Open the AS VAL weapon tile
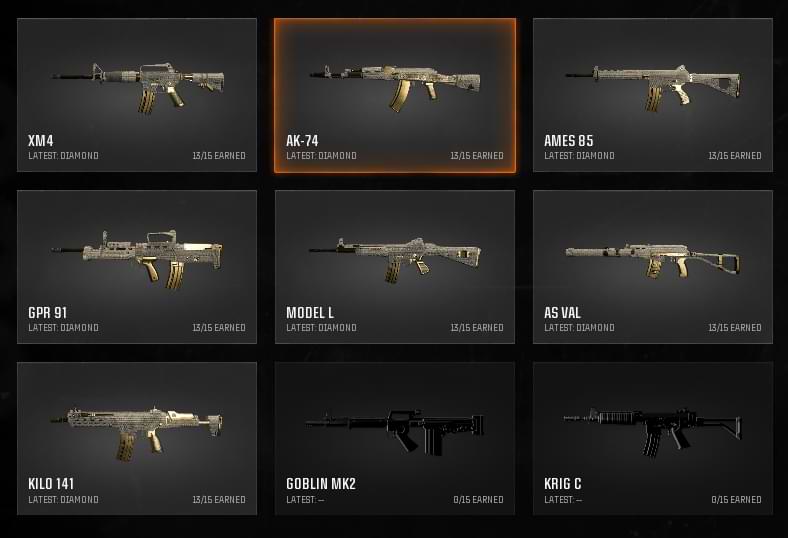Image resolution: width=788 pixels, height=538 pixels. tap(653, 267)
